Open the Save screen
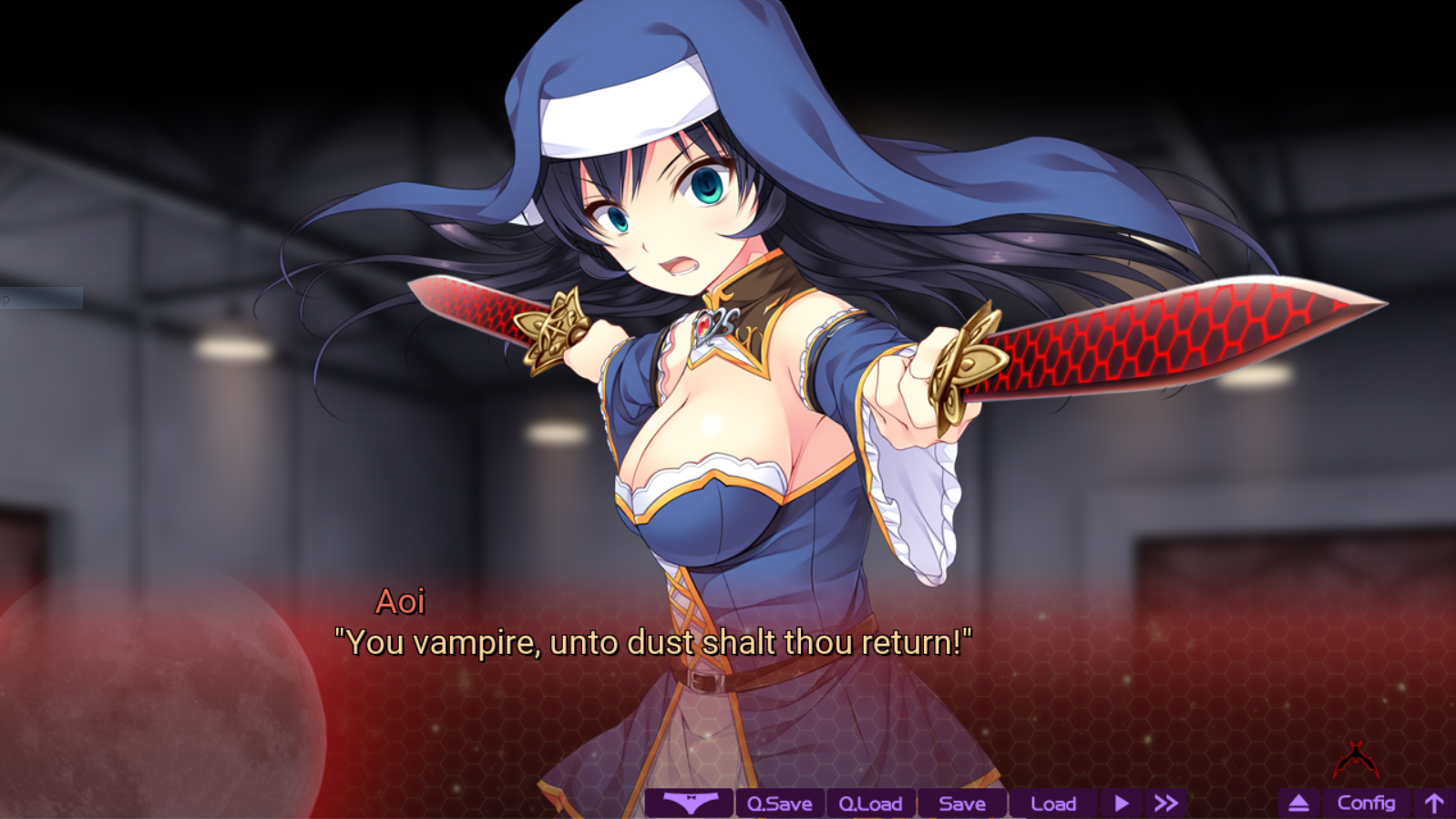This screenshot has width=1456, height=819. click(960, 803)
